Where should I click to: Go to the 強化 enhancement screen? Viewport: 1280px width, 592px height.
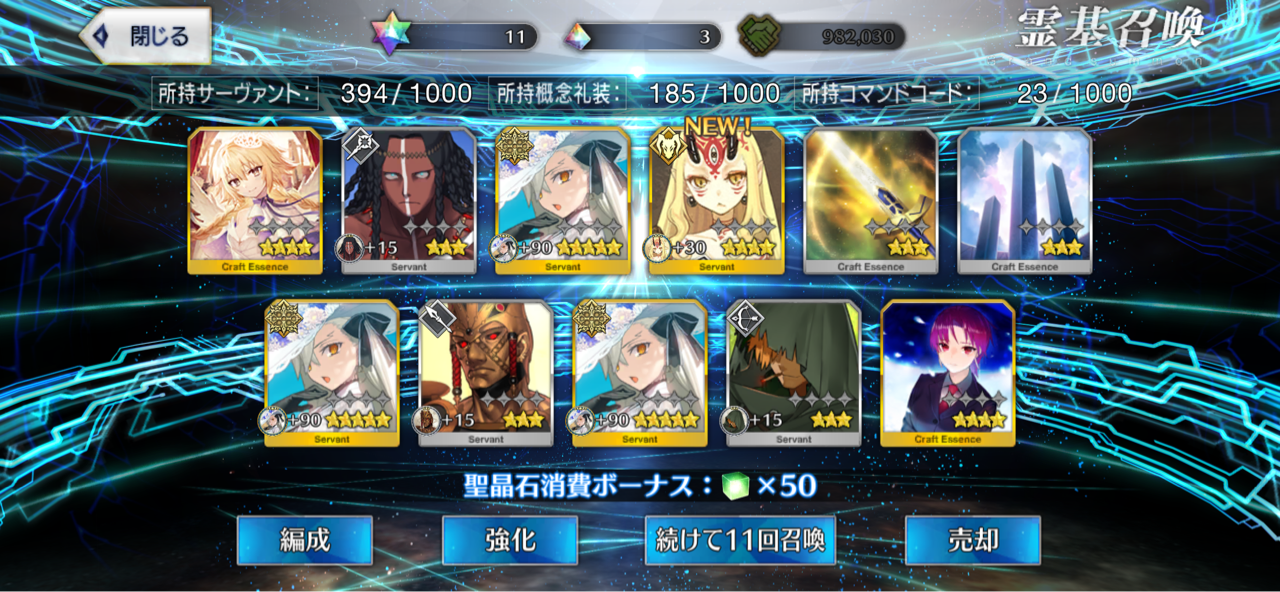click(510, 541)
